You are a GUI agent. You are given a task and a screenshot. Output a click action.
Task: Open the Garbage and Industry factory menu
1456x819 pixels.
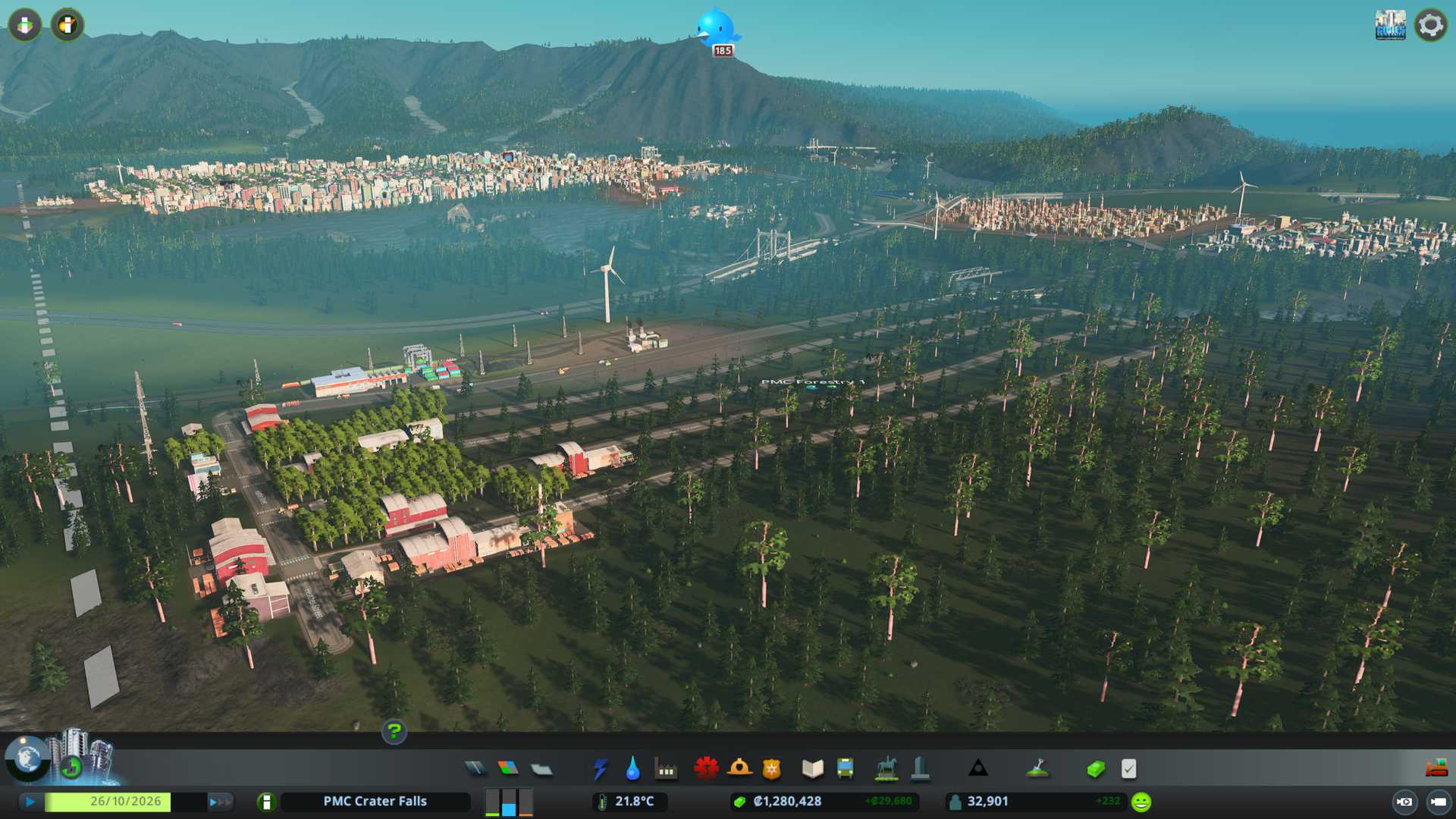[x=667, y=769]
